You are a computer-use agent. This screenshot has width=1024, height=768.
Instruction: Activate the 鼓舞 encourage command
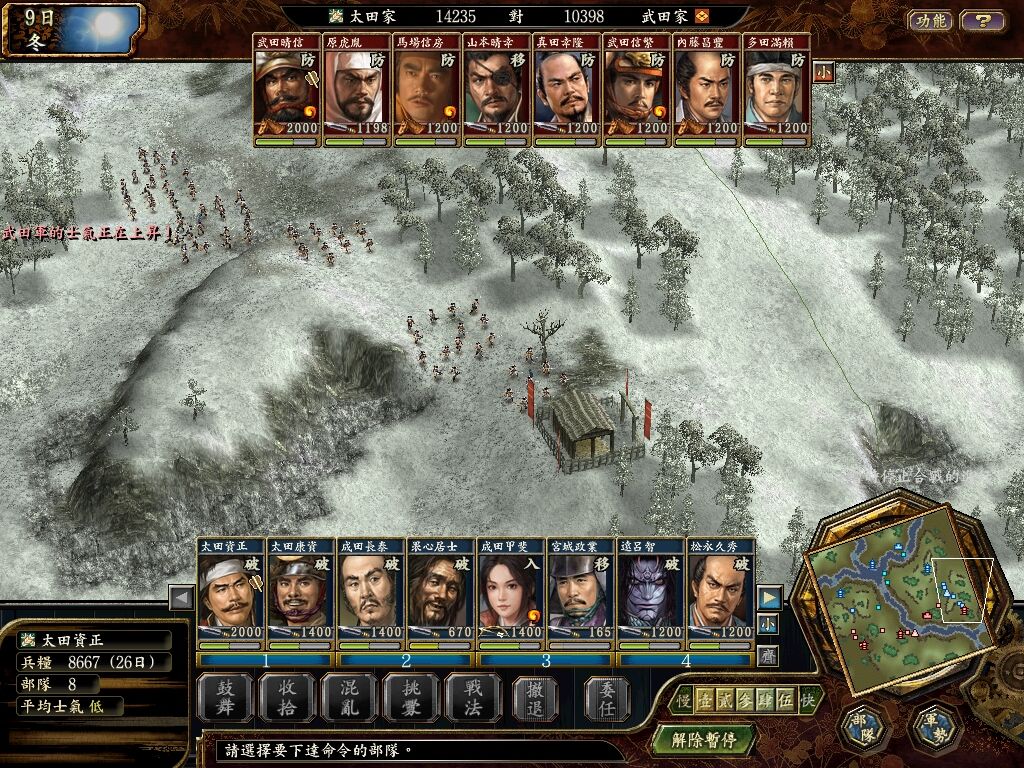click(x=223, y=697)
